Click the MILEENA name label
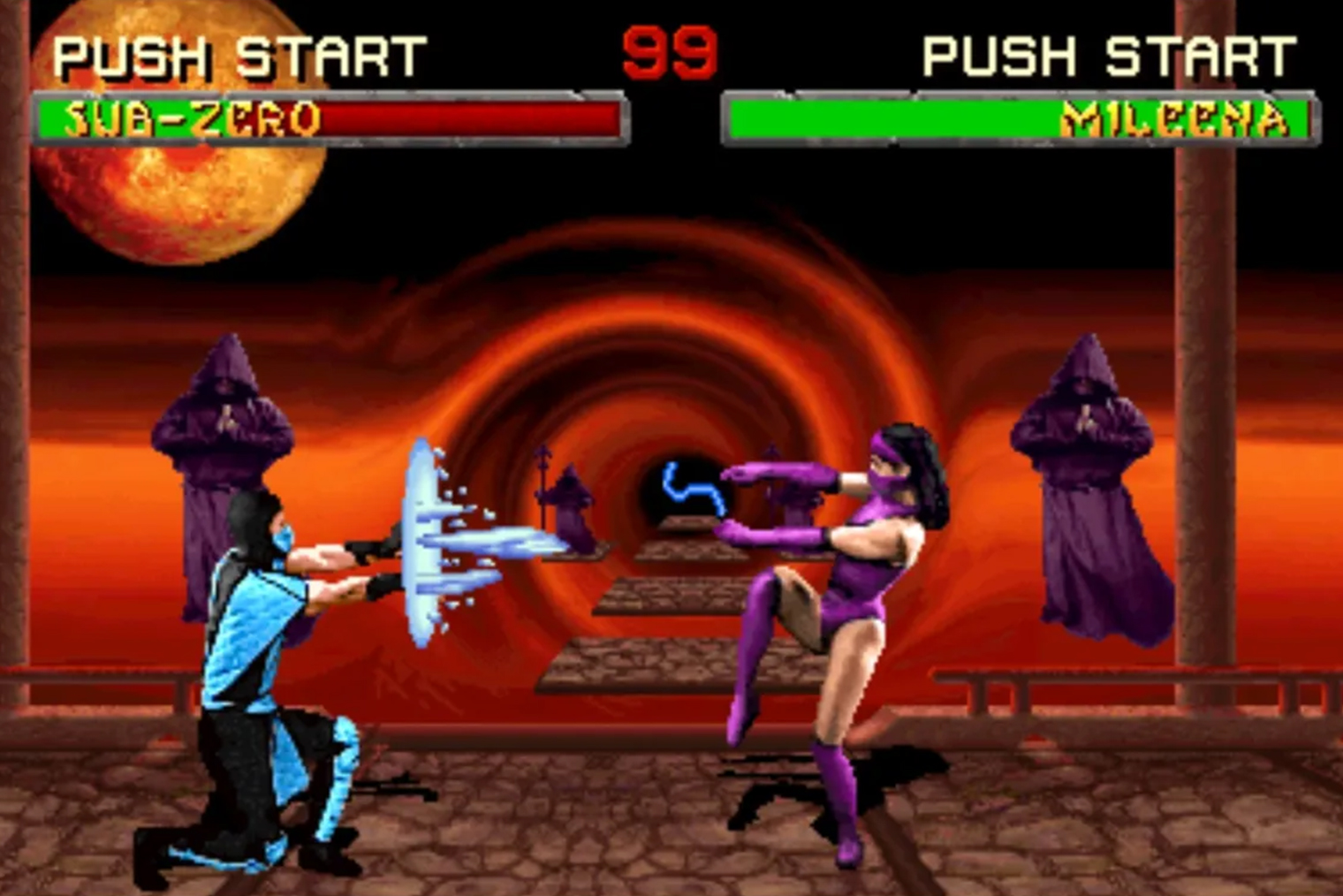1343x896 pixels. click(x=1175, y=116)
